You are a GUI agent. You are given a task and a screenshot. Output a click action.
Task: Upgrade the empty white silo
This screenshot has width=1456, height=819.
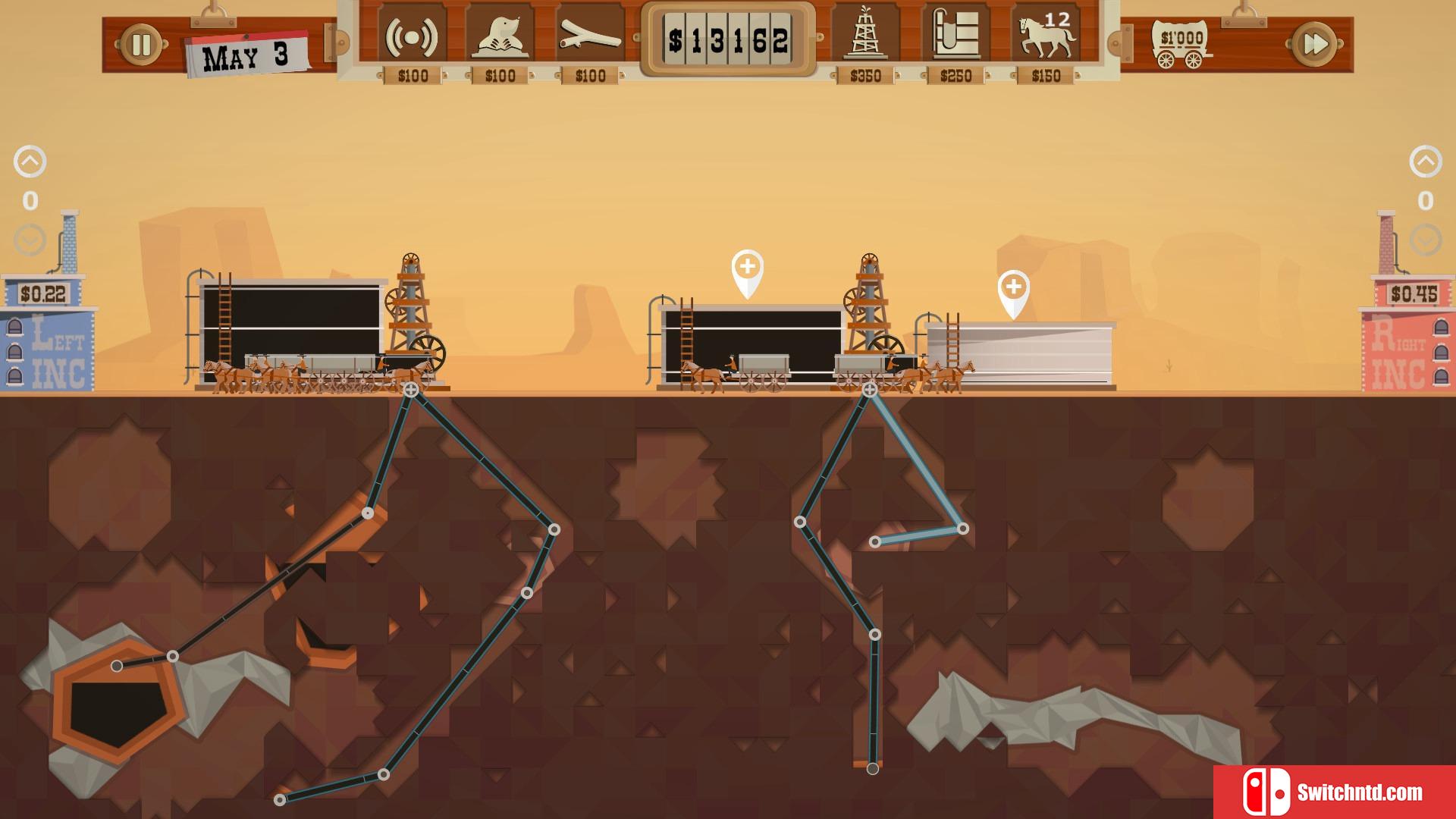[1014, 288]
